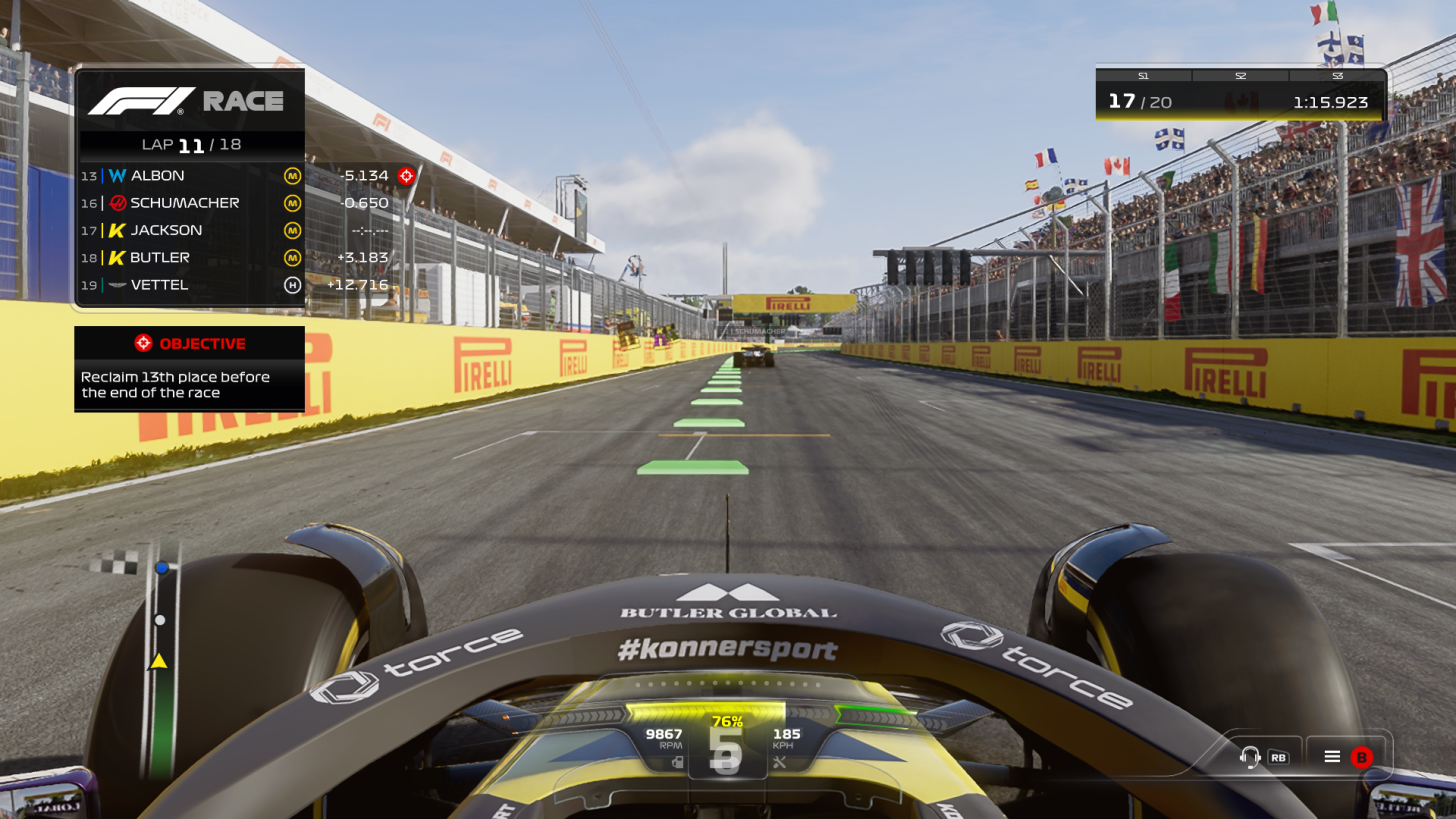
Task: Toggle the hard tyre indicator on Vettel's row
Action: pyautogui.click(x=294, y=284)
